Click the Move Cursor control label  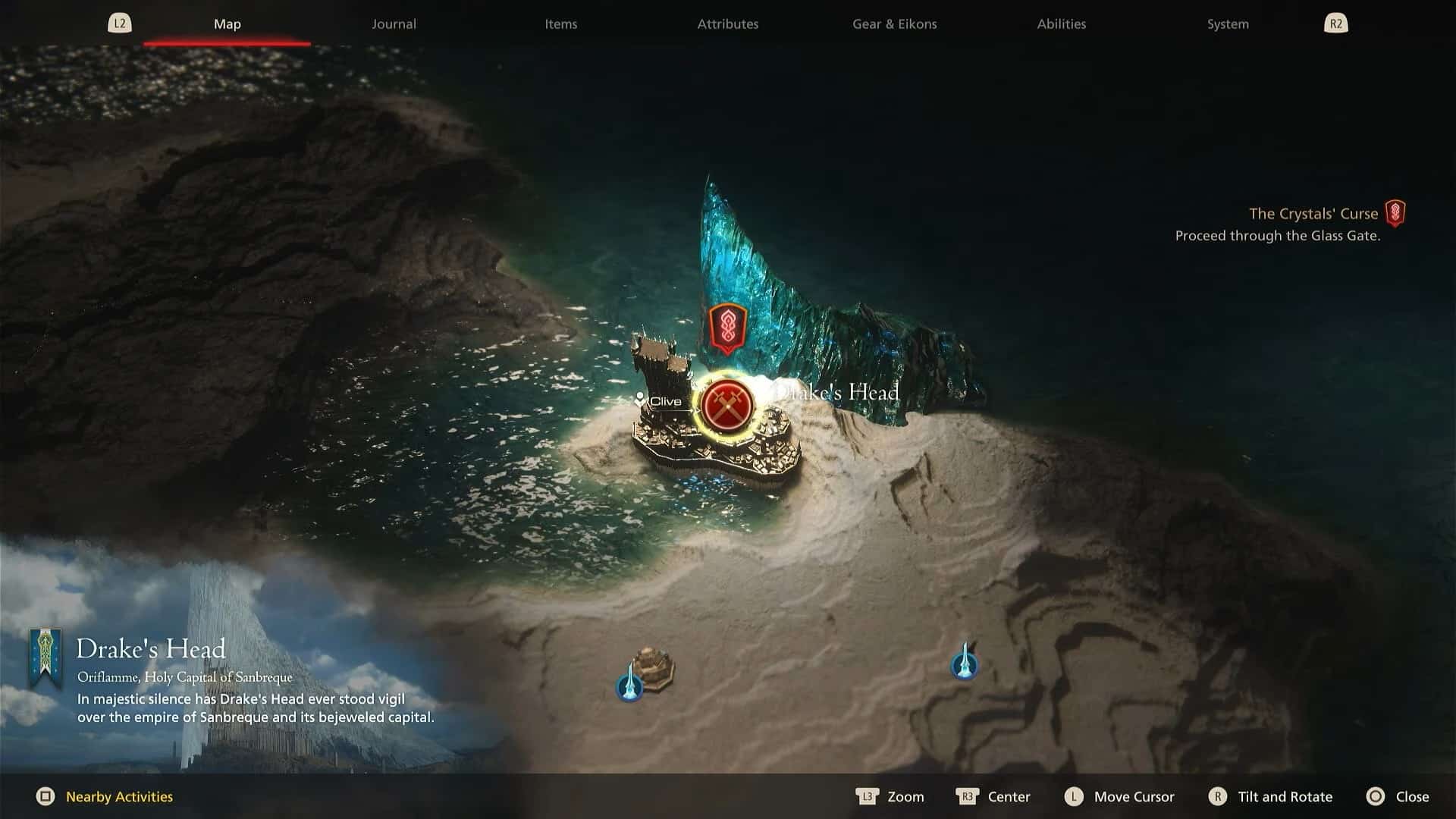pos(1133,797)
